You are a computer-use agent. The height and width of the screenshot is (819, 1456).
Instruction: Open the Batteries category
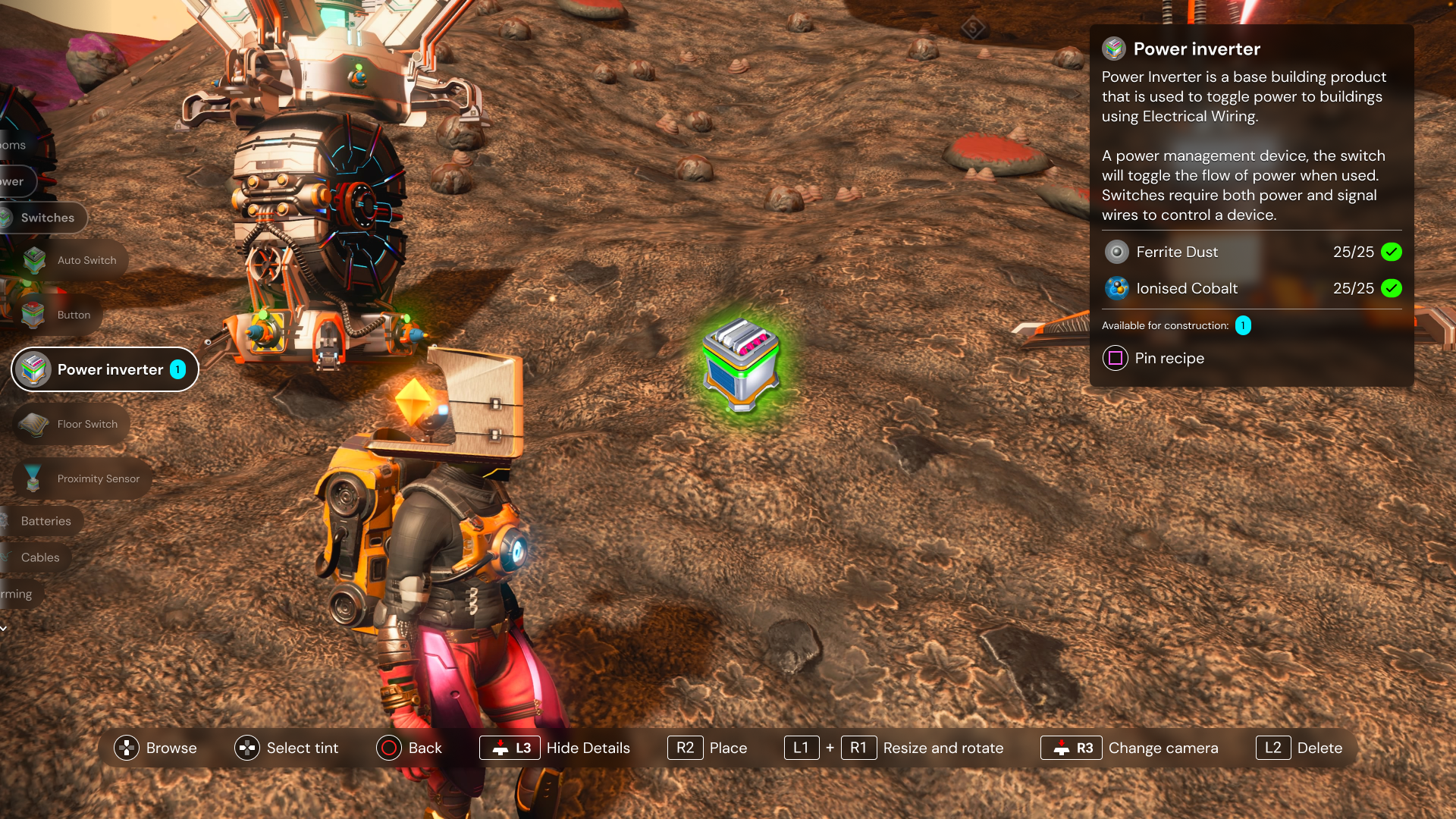(x=44, y=521)
